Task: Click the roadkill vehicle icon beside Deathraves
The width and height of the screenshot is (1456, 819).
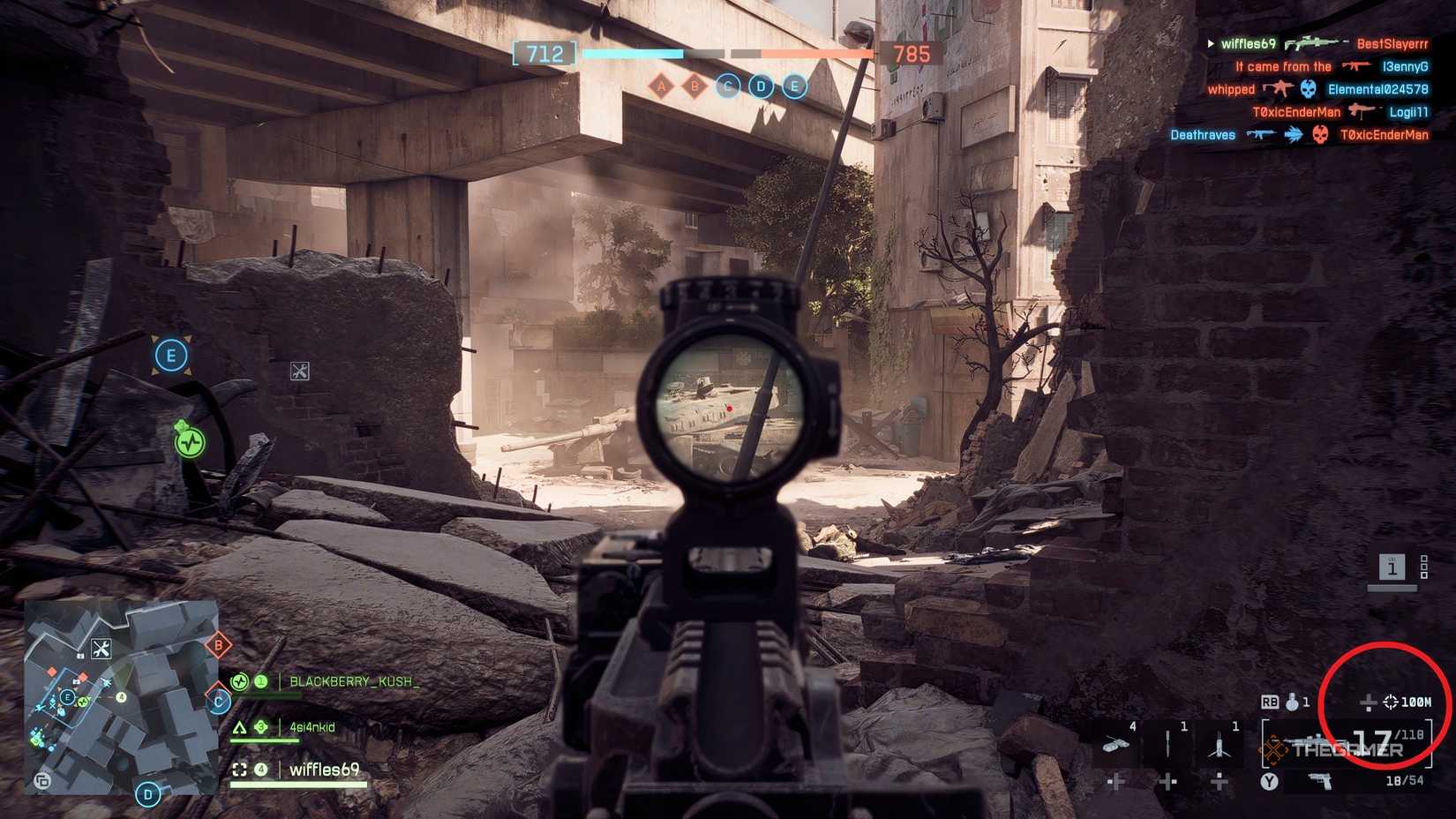Action: point(1294,134)
